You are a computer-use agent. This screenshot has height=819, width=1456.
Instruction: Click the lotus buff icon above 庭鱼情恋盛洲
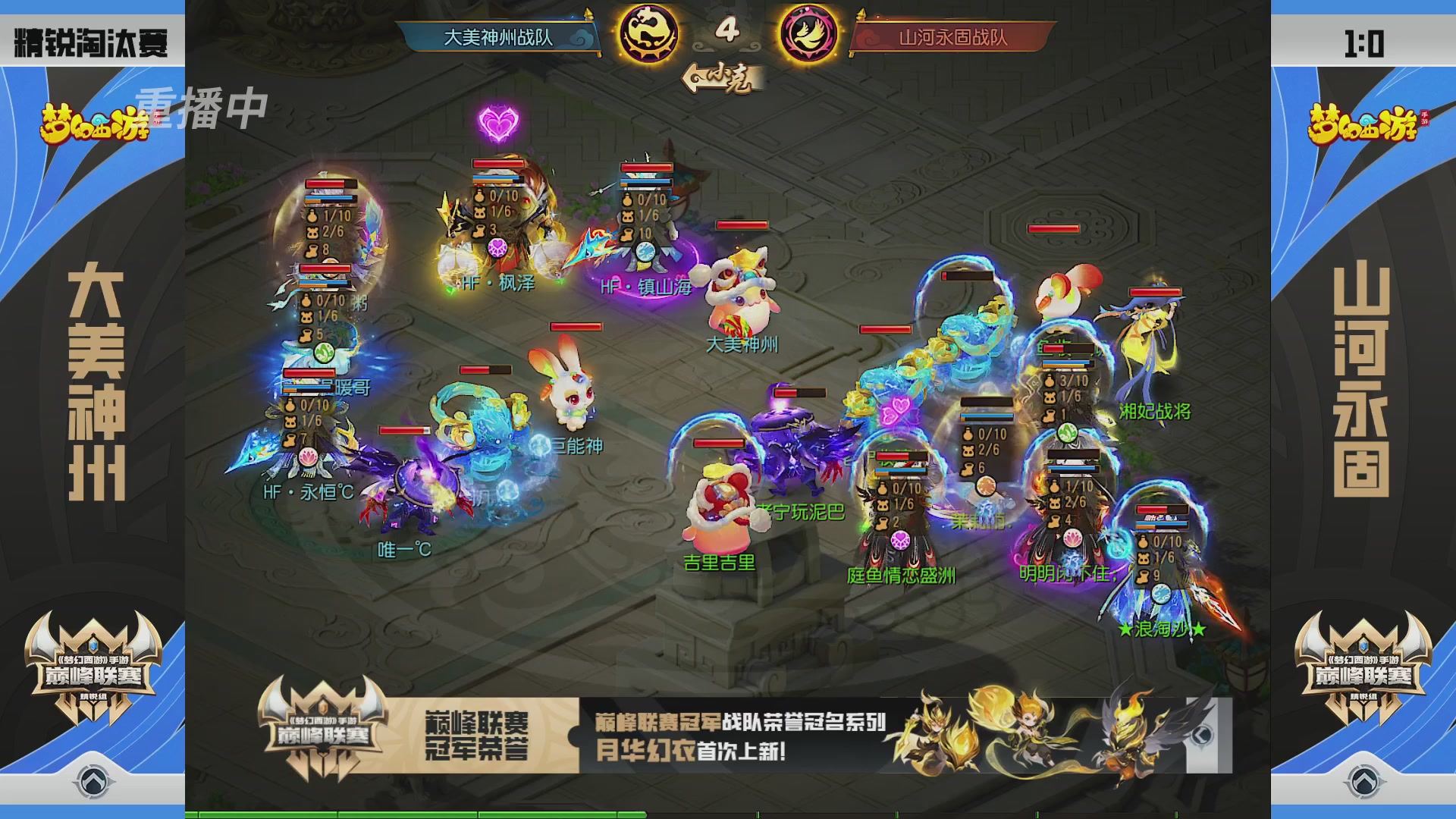click(x=901, y=539)
